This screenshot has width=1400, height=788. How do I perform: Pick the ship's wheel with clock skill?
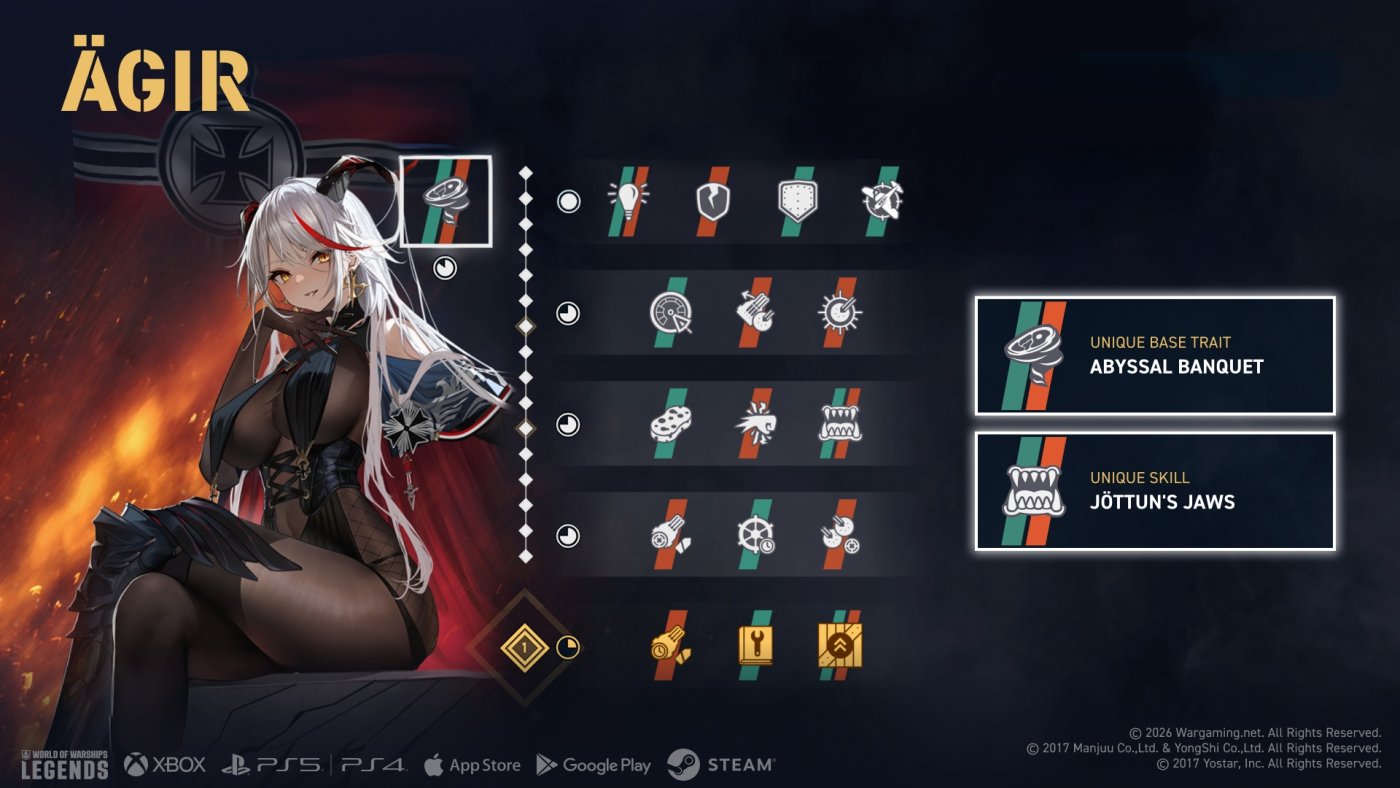tap(755, 535)
